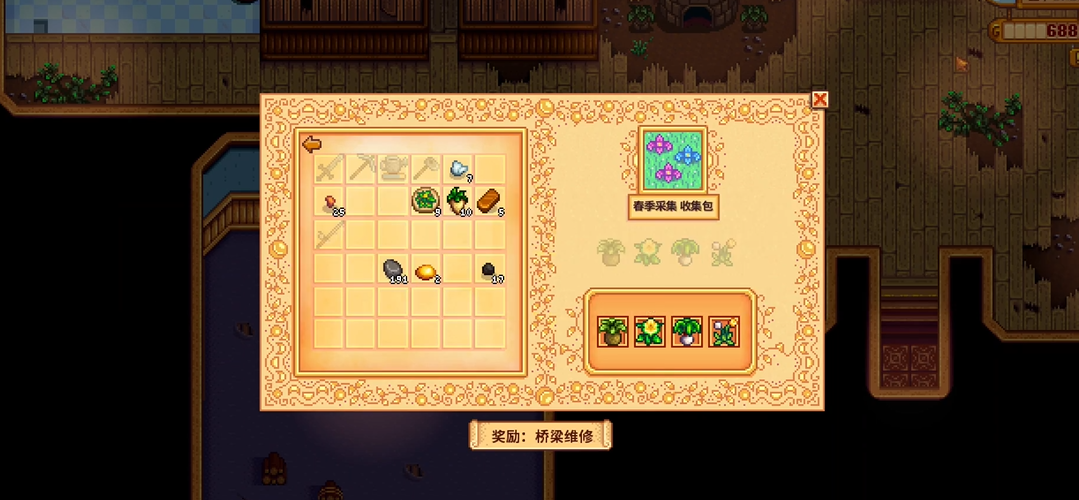Choose the pale blue item stack of 7
This screenshot has height=500, width=1079.
[x=458, y=168]
